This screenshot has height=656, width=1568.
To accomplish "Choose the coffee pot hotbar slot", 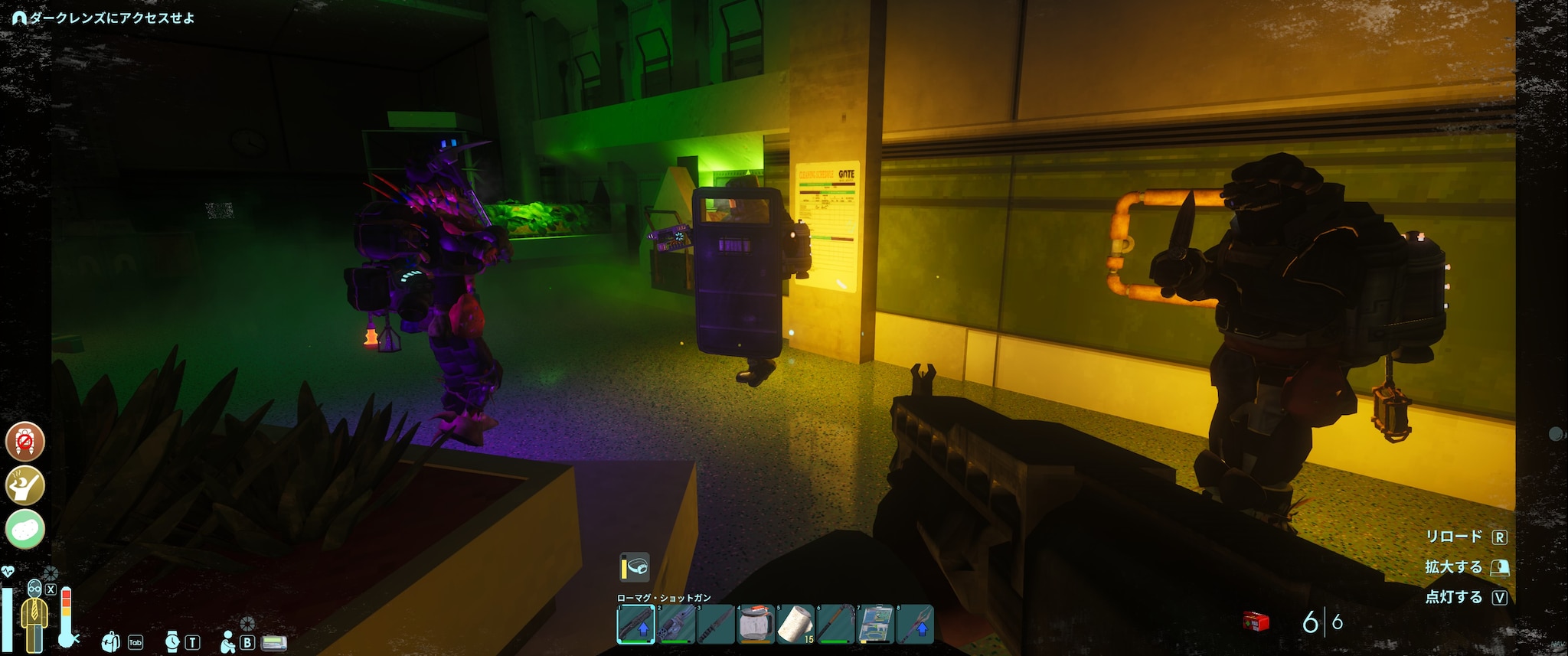I will click(x=756, y=624).
